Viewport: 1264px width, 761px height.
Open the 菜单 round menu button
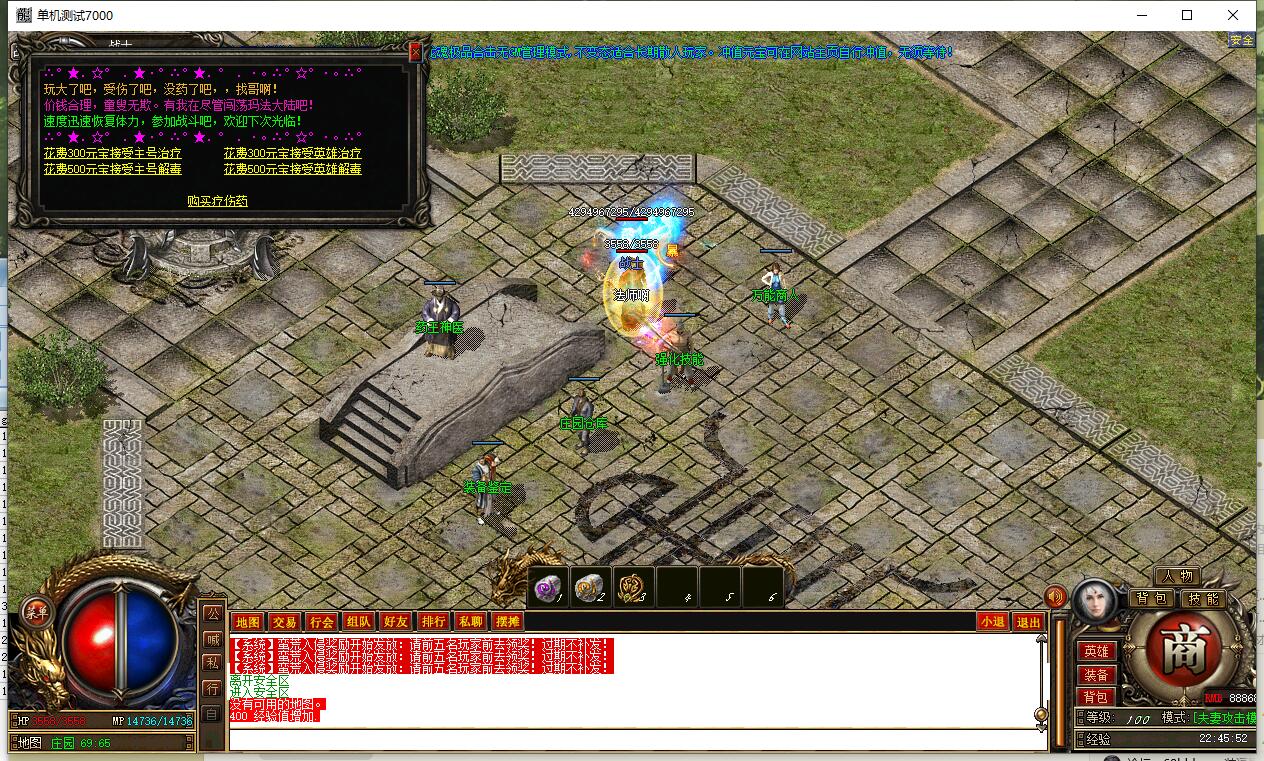tap(36, 611)
